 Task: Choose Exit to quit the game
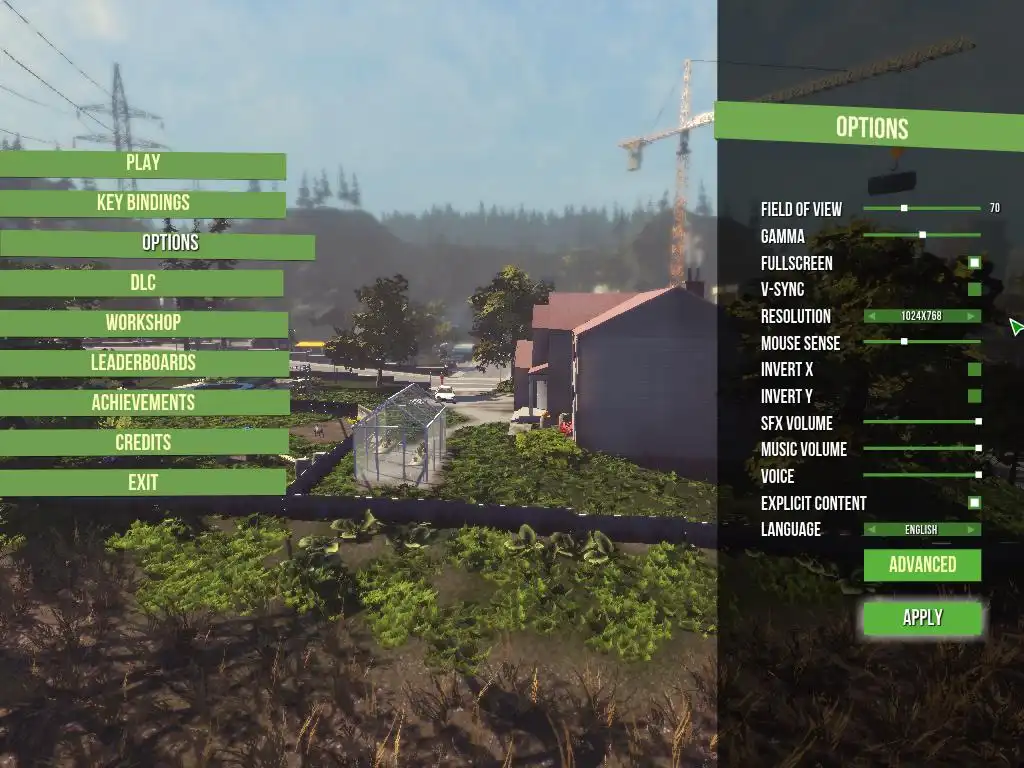143,483
